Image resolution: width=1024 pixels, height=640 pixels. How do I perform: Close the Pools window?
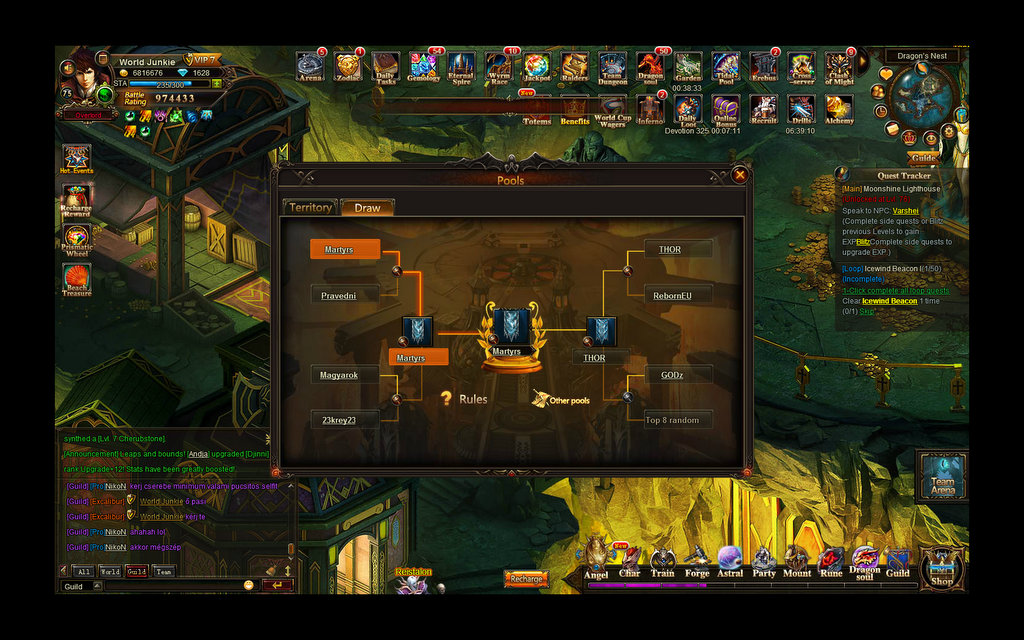click(740, 175)
